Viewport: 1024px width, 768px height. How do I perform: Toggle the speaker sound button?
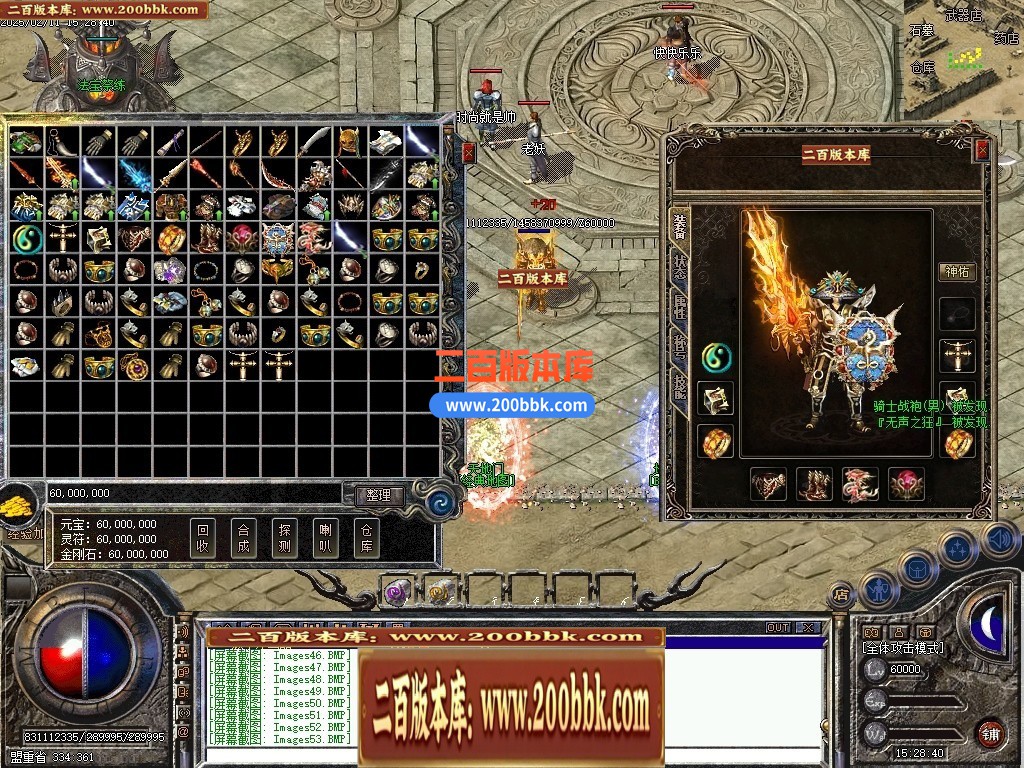pos(999,541)
